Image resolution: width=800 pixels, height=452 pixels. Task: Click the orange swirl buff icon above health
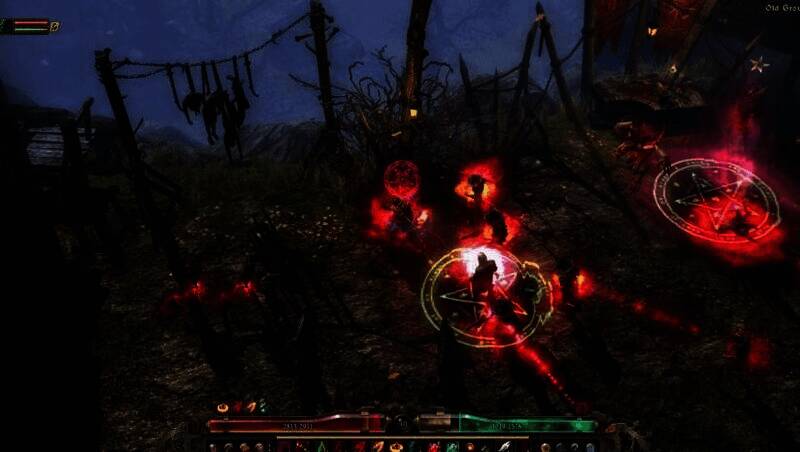point(222,407)
